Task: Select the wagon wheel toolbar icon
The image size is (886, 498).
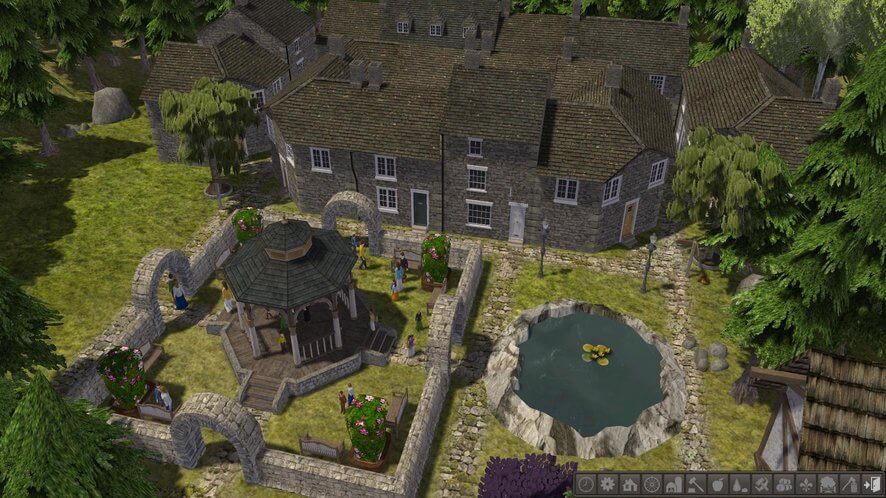Action: (x=652, y=484)
